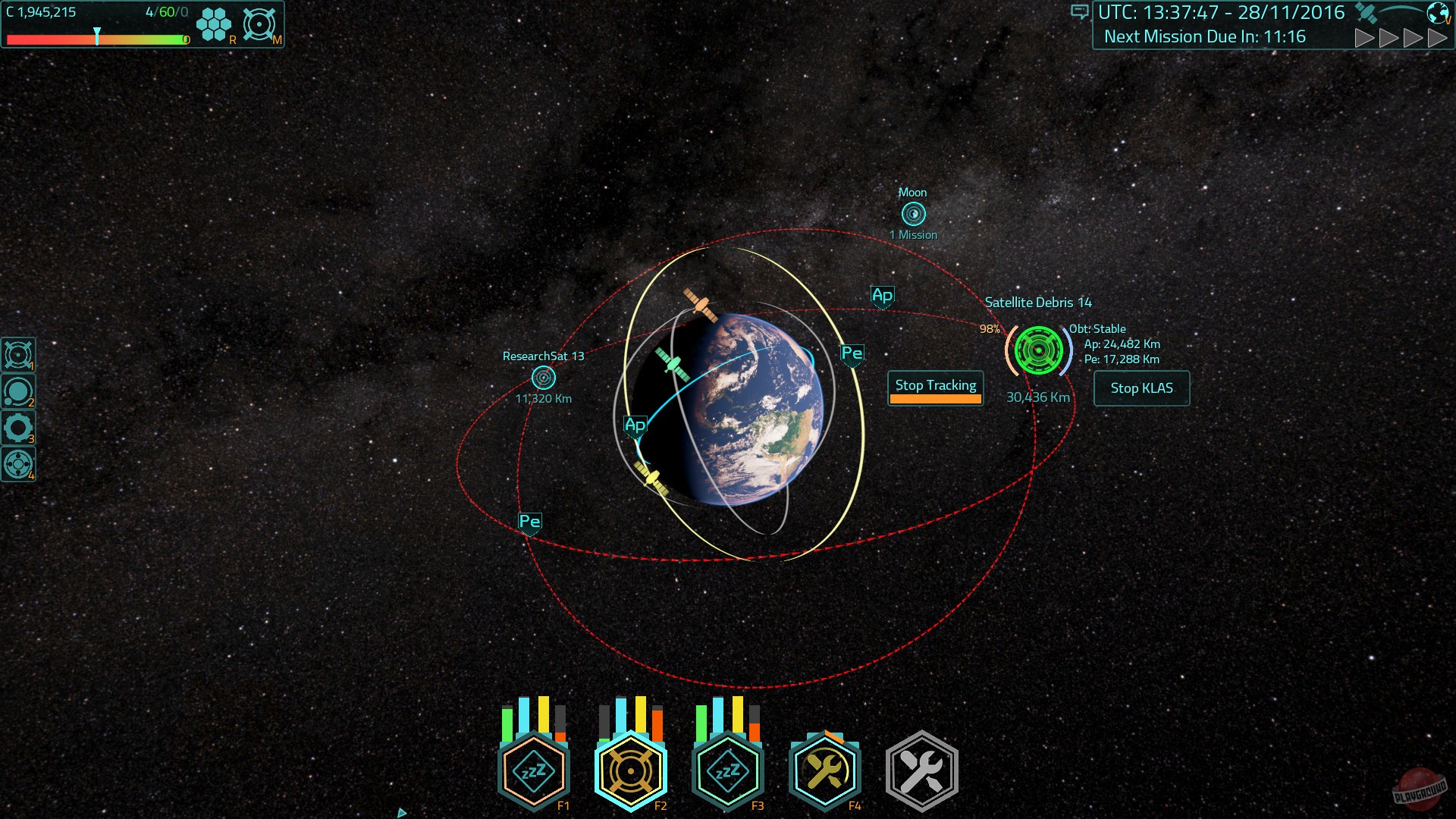
Task: Click the repair wrench satellite icon F4
Action: click(824, 770)
